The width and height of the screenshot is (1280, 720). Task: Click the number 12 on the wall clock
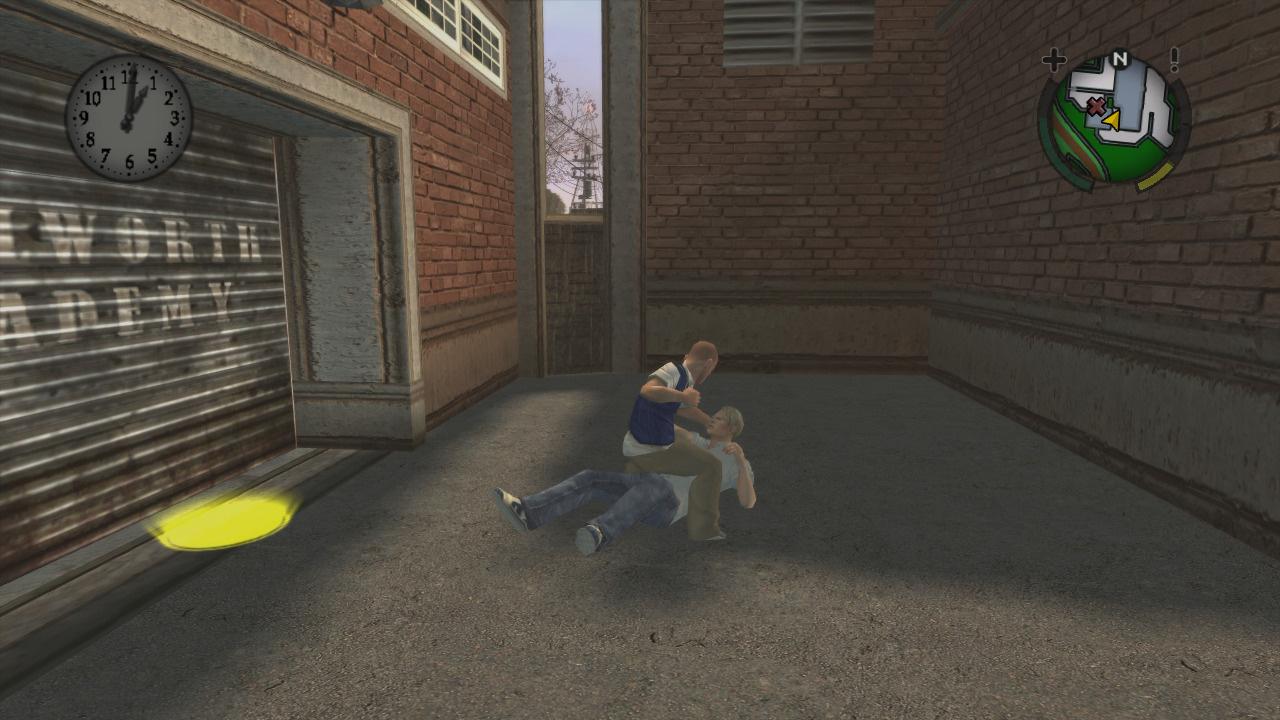tap(130, 77)
